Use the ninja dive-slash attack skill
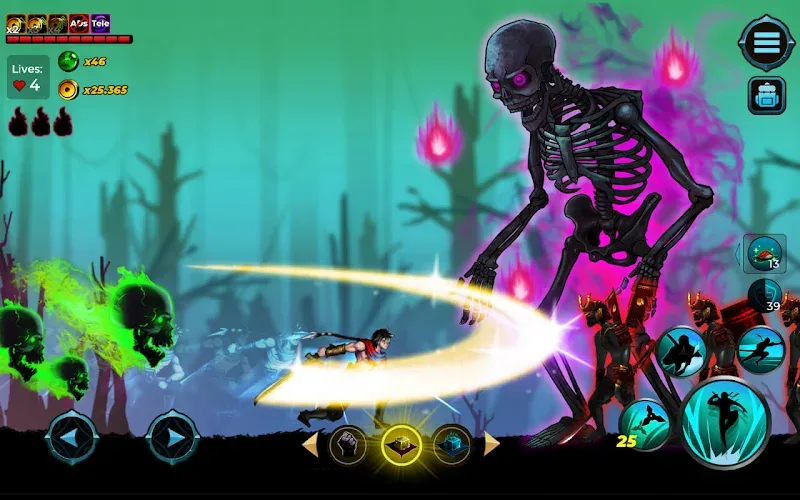Viewport: 800px width, 500px height. (682, 351)
